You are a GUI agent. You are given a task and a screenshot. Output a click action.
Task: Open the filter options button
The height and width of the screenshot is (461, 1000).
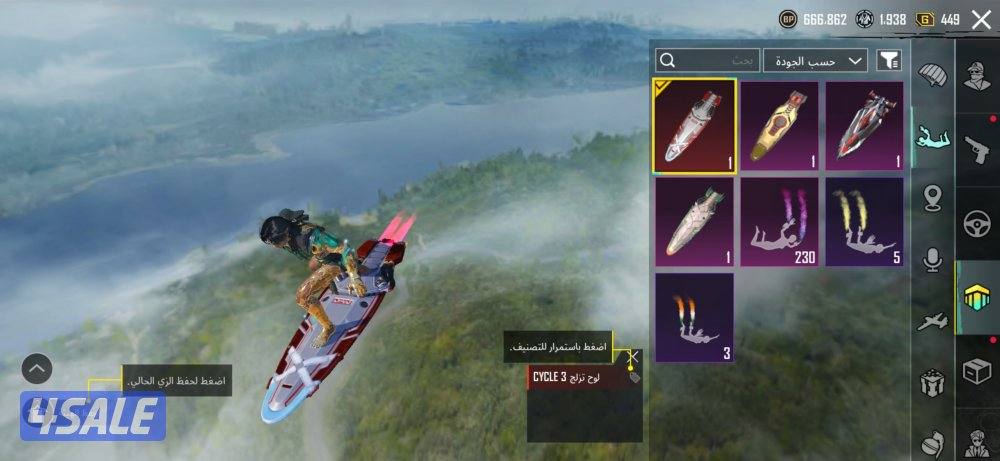[889, 61]
